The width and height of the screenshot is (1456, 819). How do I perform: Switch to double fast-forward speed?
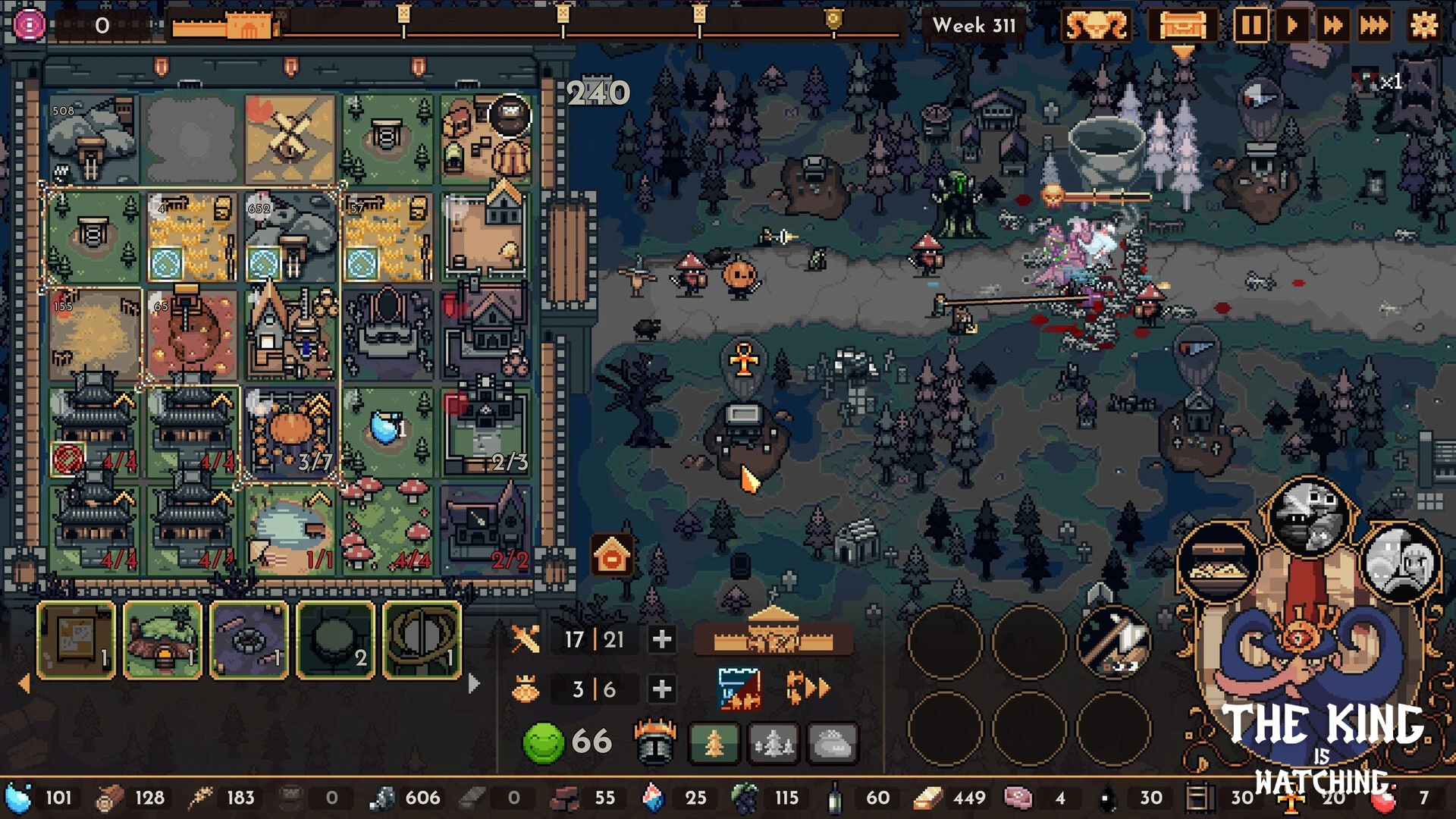[1332, 26]
